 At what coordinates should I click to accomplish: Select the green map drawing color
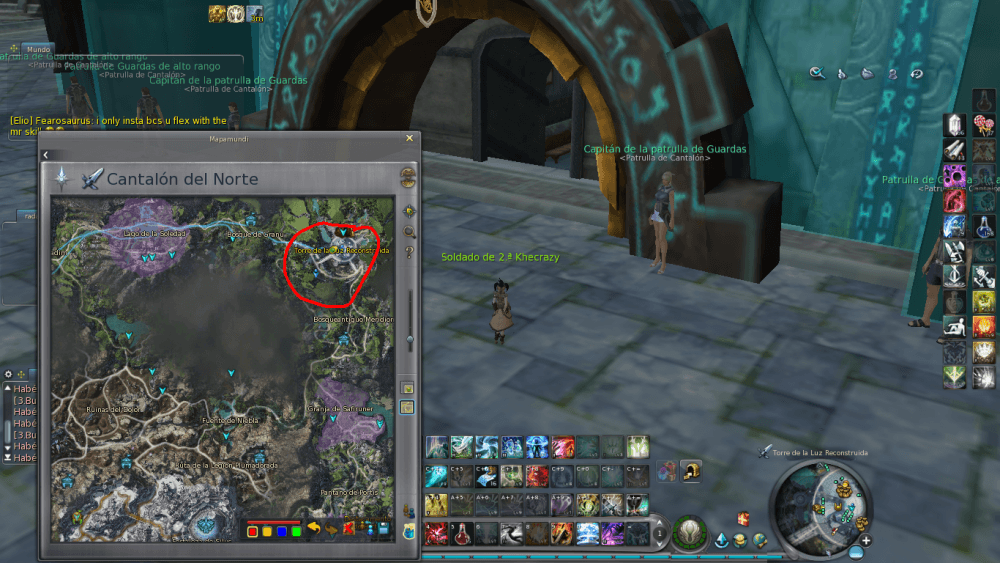point(296,530)
